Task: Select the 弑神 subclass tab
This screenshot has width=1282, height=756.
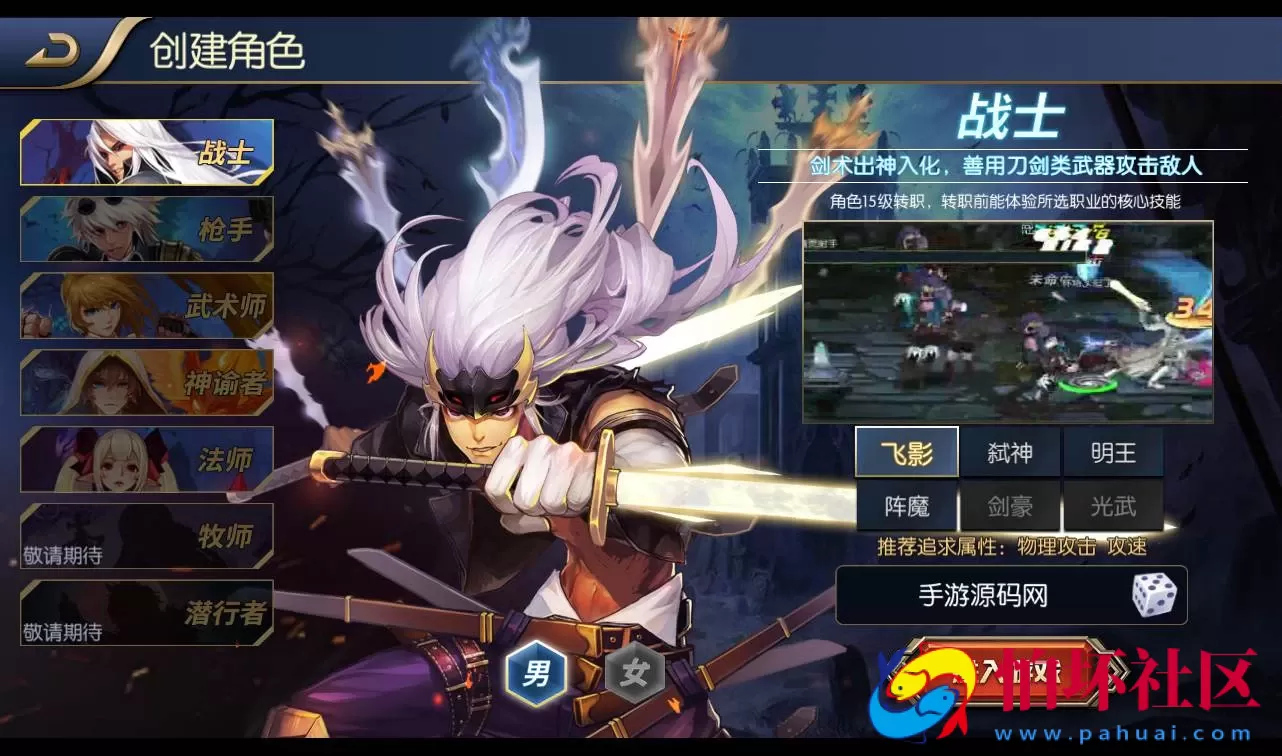Action: coord(1011,452)
